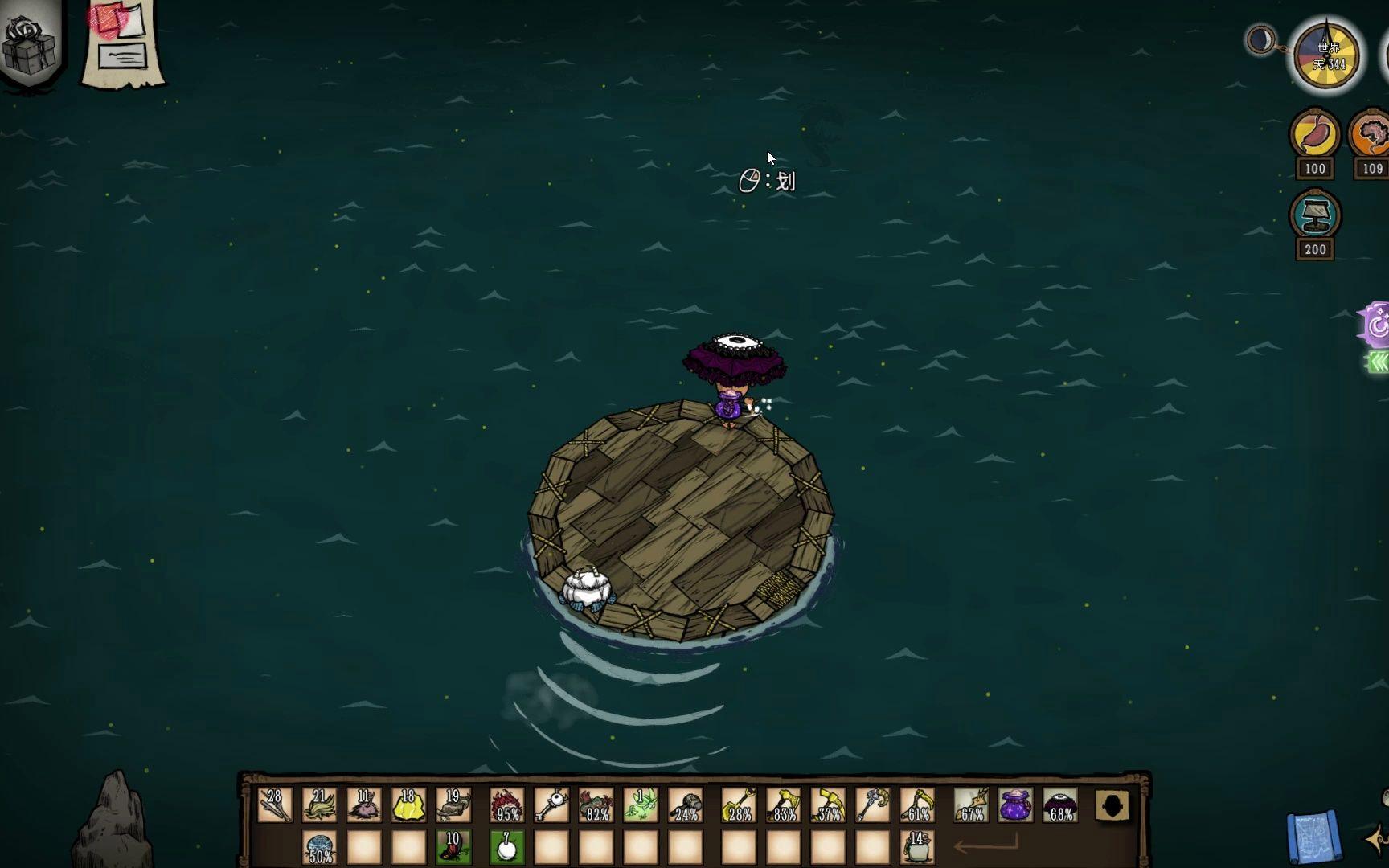
Task: Choose the eyeball bone key item
Action: click(551, 805)
